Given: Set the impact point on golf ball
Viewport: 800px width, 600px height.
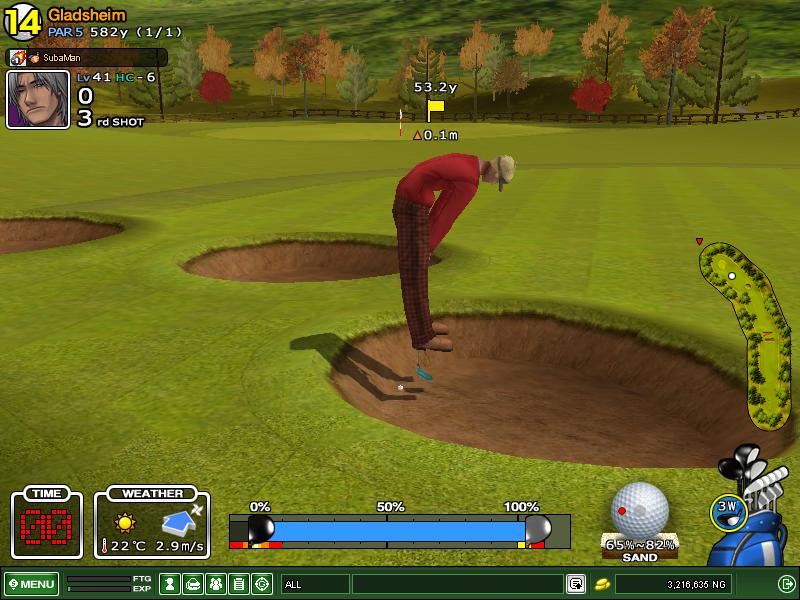Looking at the screenshot, I should coord(639,510).
